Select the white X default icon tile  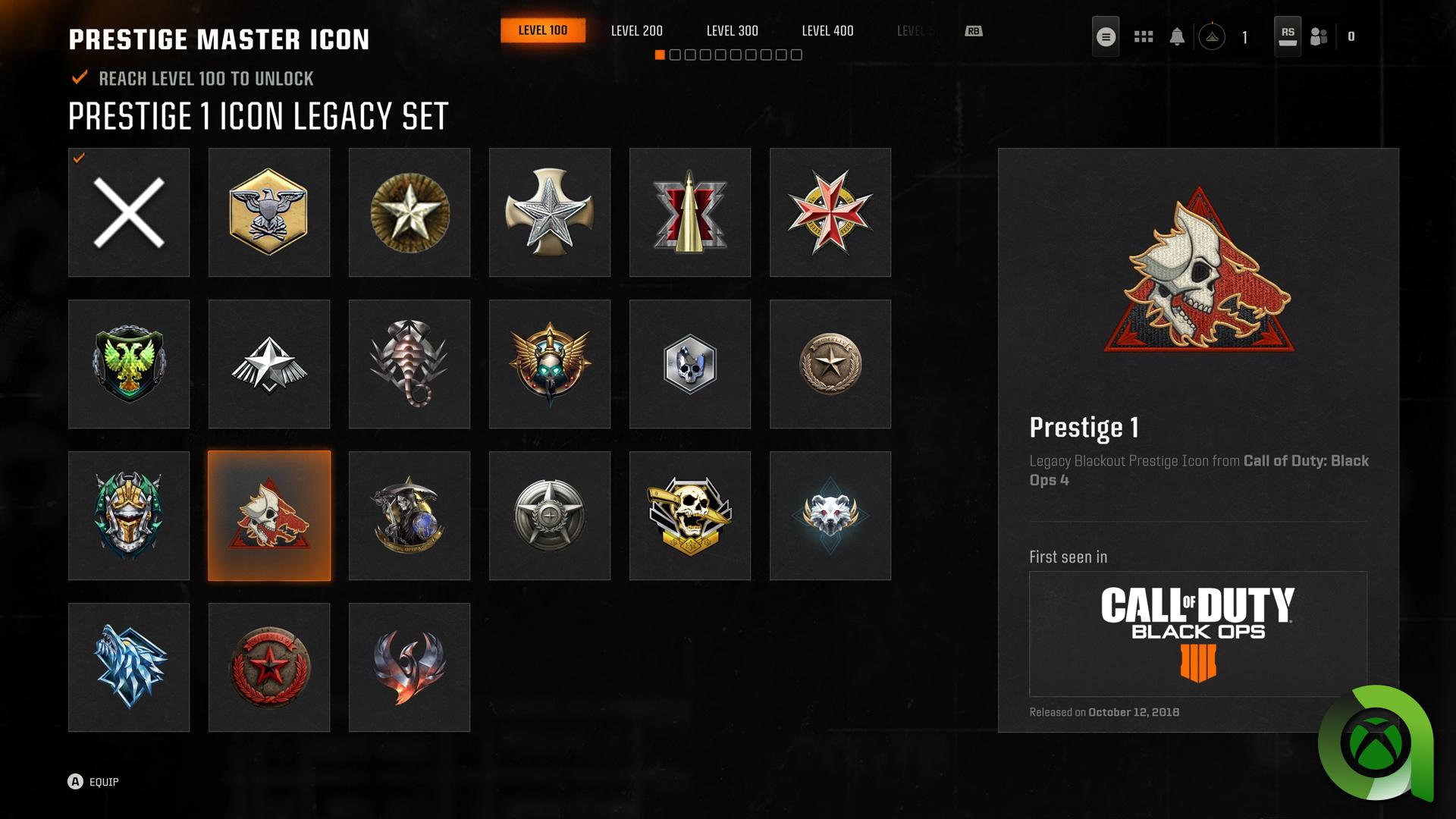pos(129,212)
